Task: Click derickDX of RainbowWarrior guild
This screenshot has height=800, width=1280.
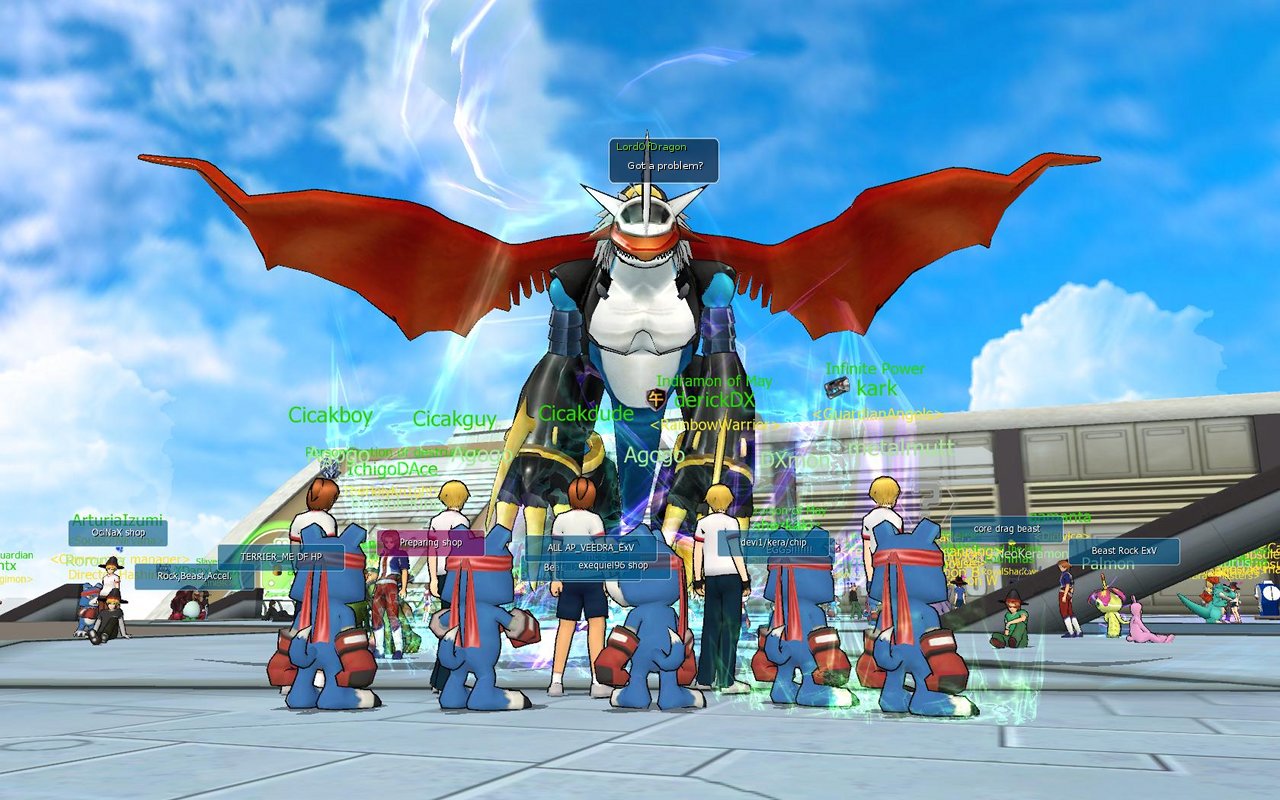Action: [714, 398]
